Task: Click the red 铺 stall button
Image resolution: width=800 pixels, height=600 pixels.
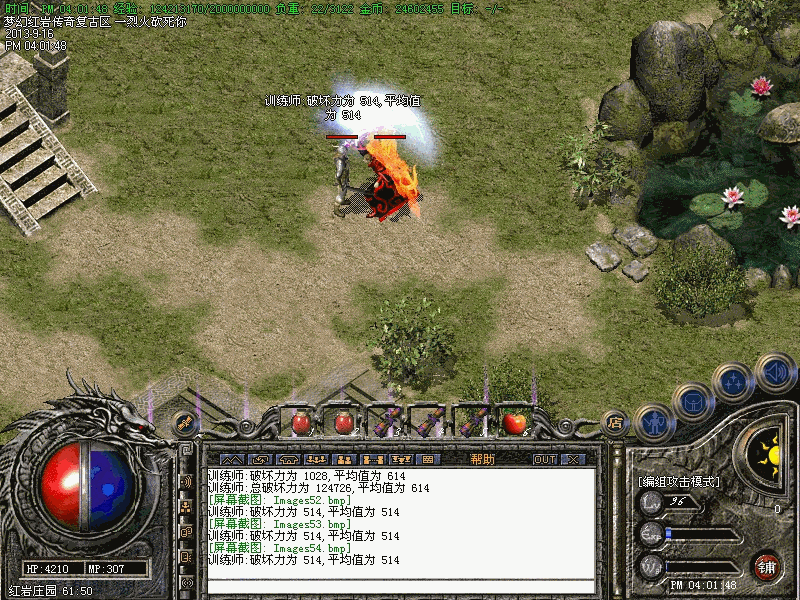Action: click(x=767, y=565)
